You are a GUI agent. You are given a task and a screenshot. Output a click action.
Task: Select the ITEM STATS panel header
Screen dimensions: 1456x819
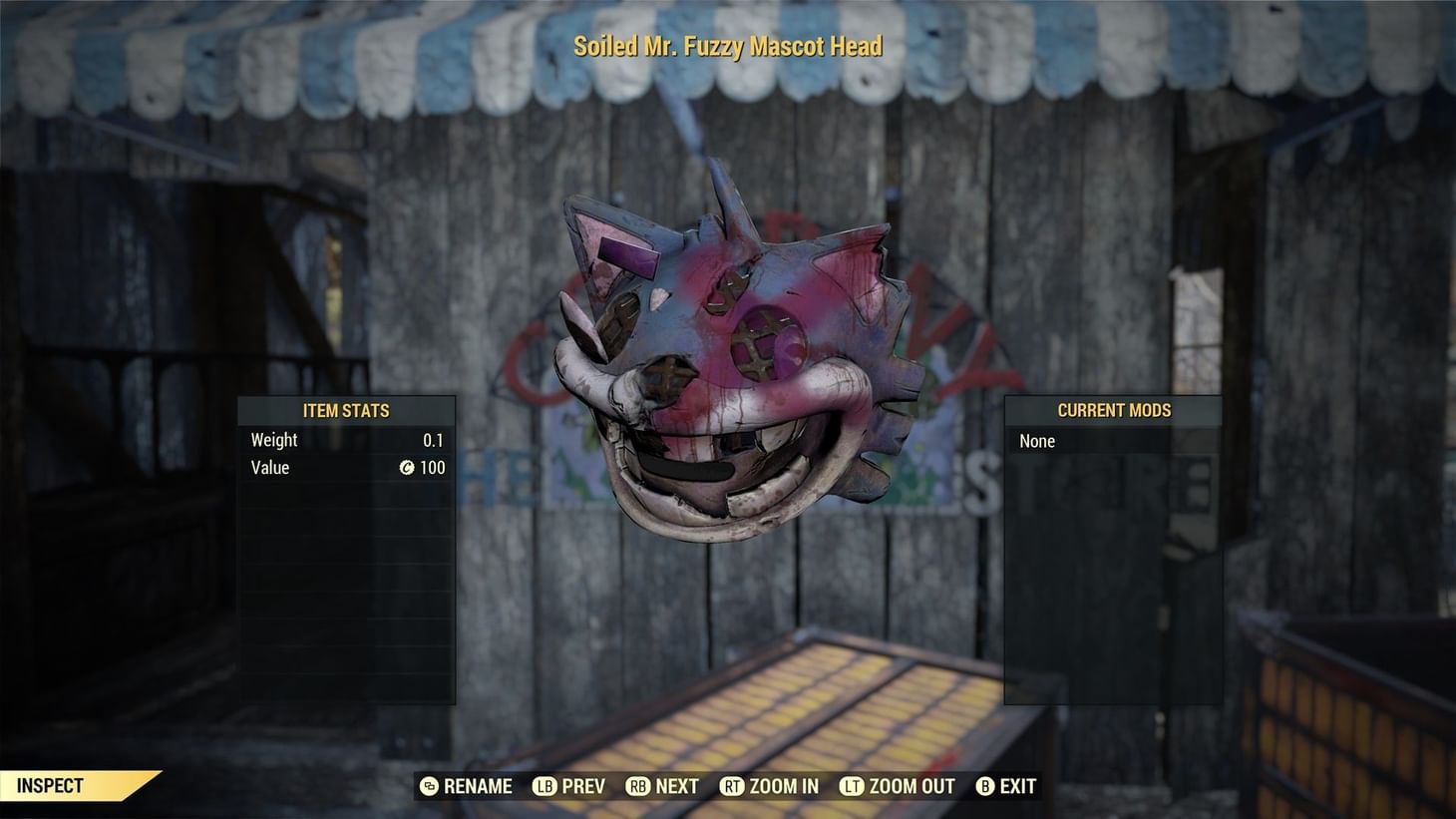click(x=346, y=410)
